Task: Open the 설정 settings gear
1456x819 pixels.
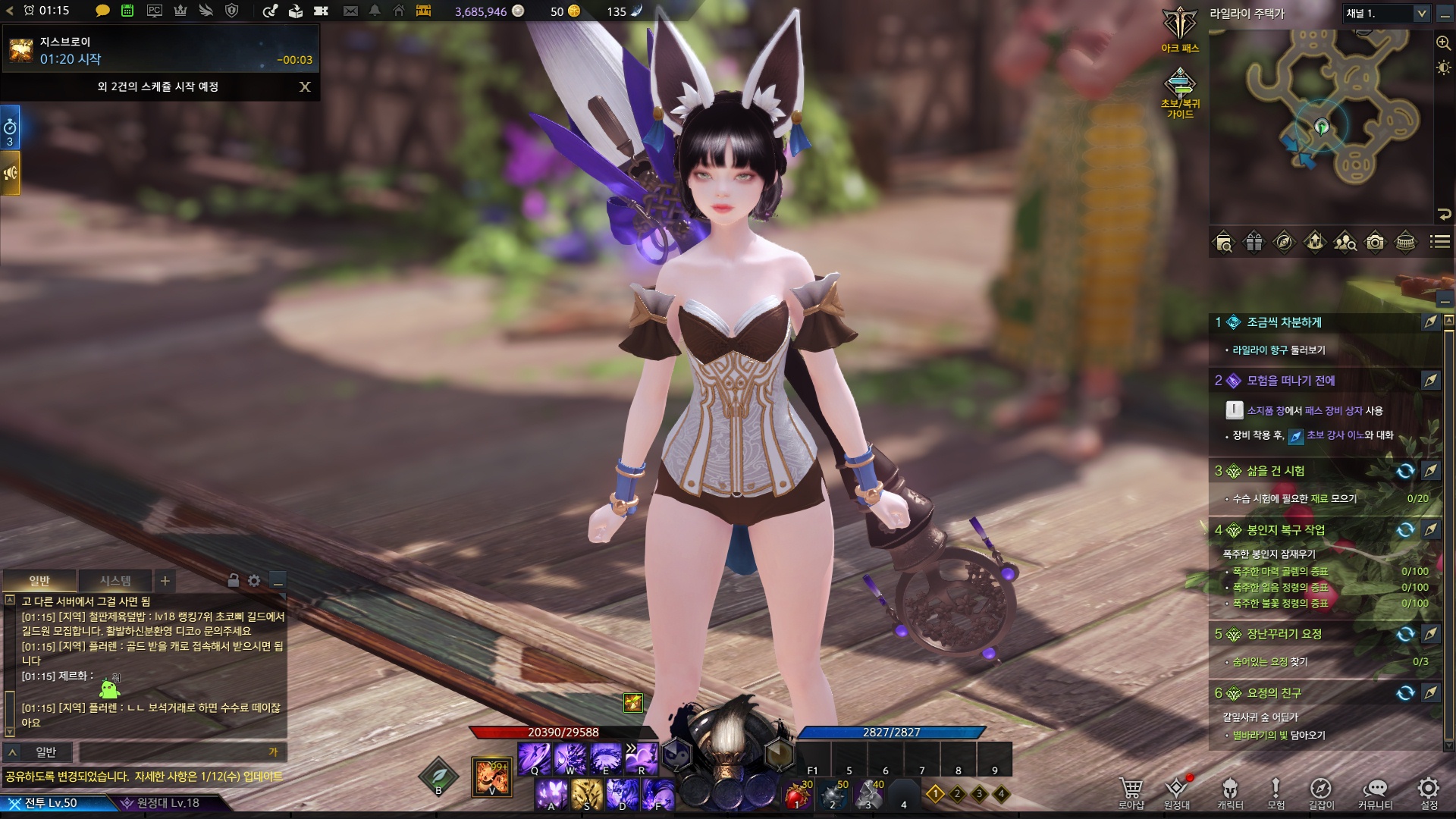Action: coord(1429,792)
